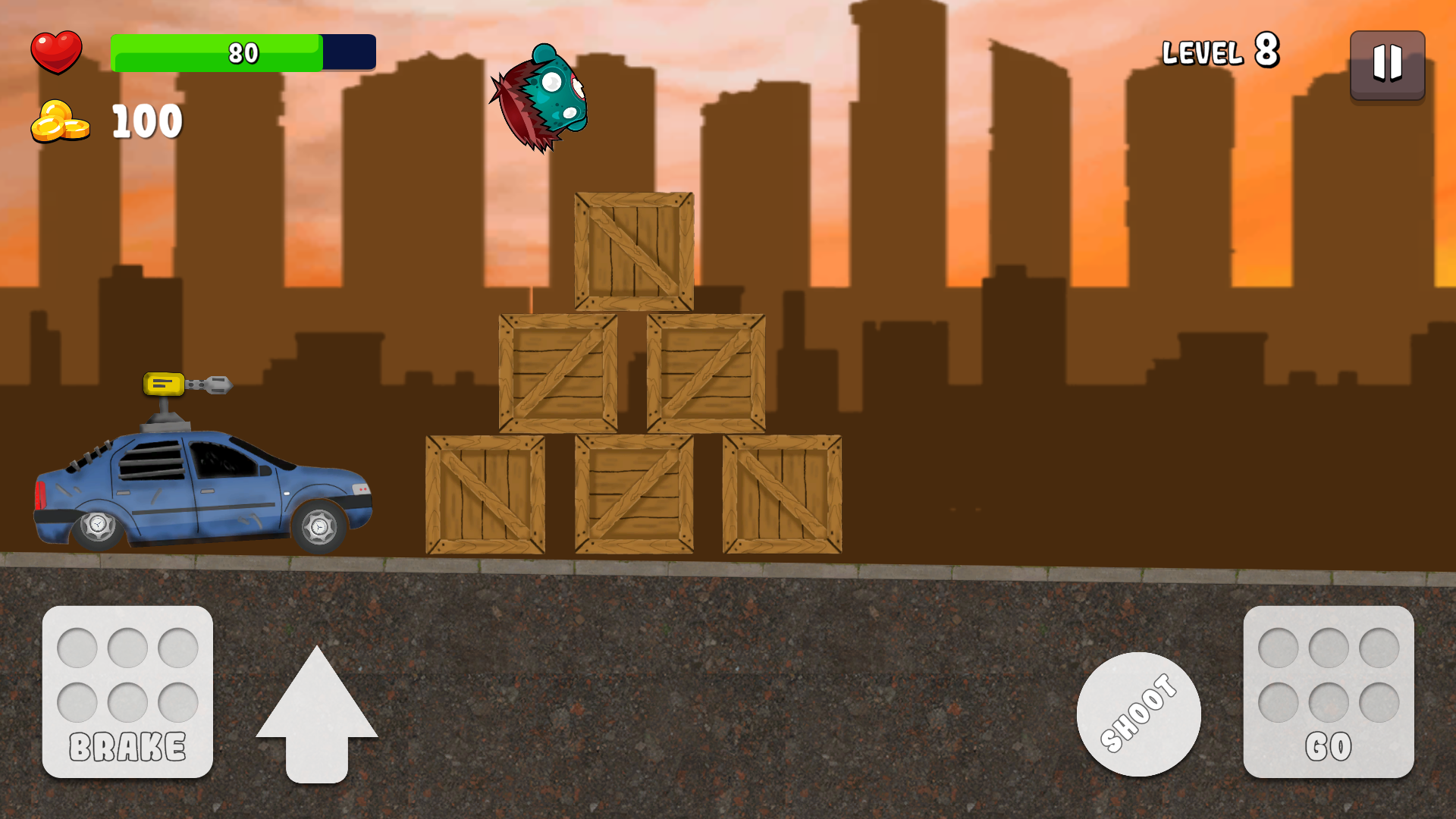Image resolution: width=1456 pixels, height=819 pixels.
Task: Click the rocket launcher barrel icon
Action: pyautogui.click(x=215, y=385)
